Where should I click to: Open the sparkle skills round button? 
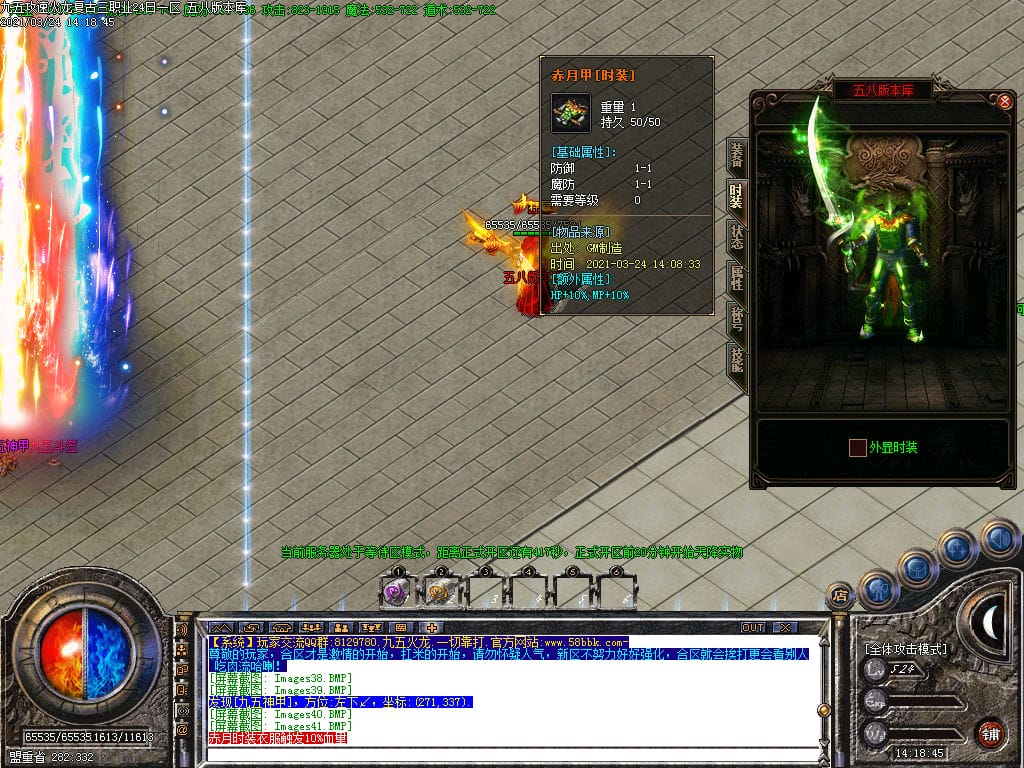tap(957, 548)
